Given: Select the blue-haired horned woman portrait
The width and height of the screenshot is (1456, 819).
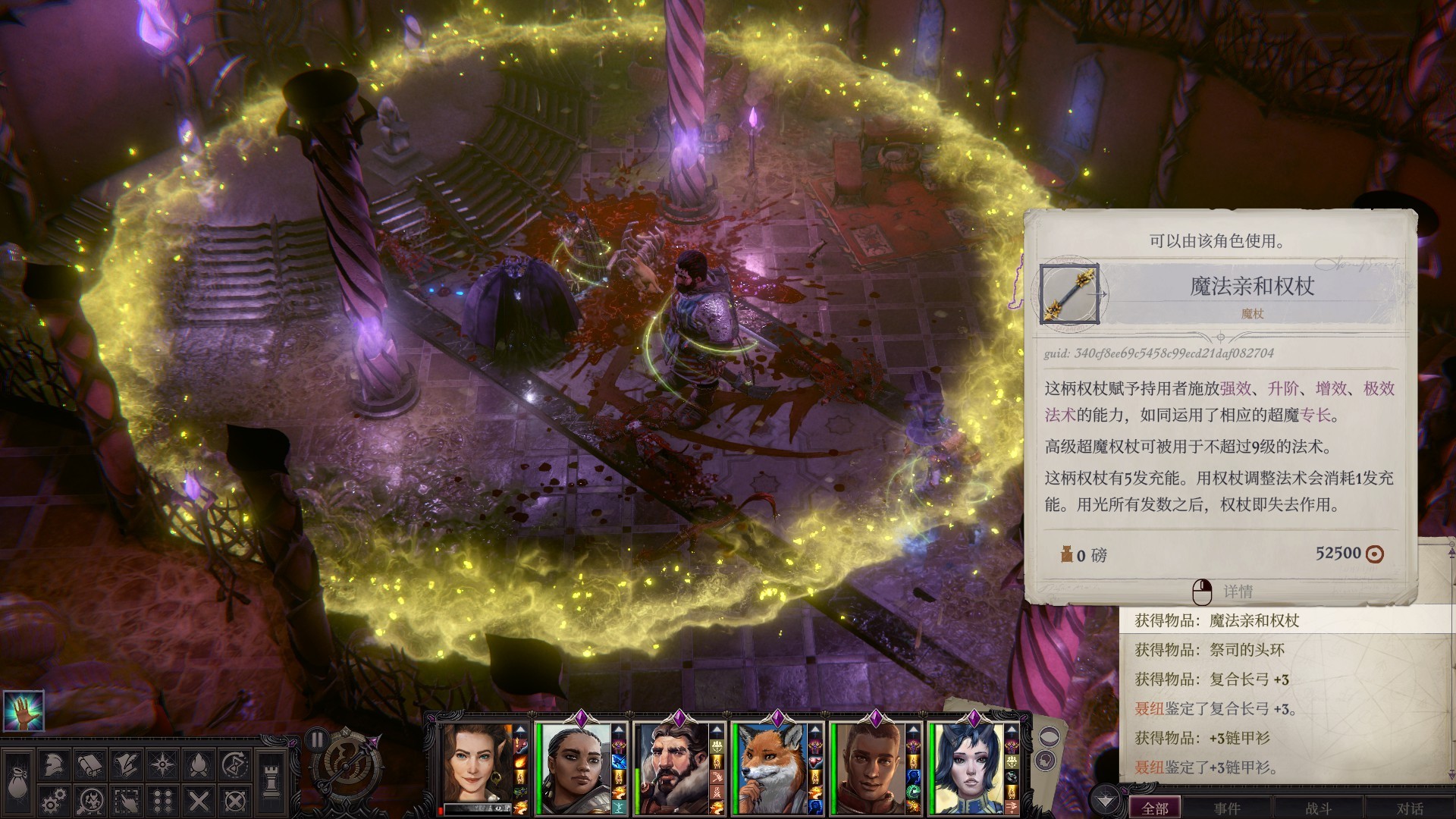Looking at the screenshot, I should tap(965, 766).
